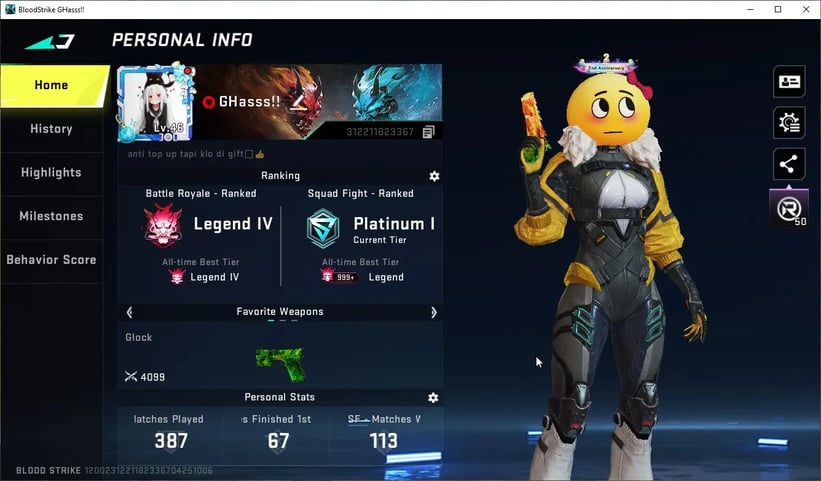
Task: Select the Milestones tab
Action: coord(52,216)
